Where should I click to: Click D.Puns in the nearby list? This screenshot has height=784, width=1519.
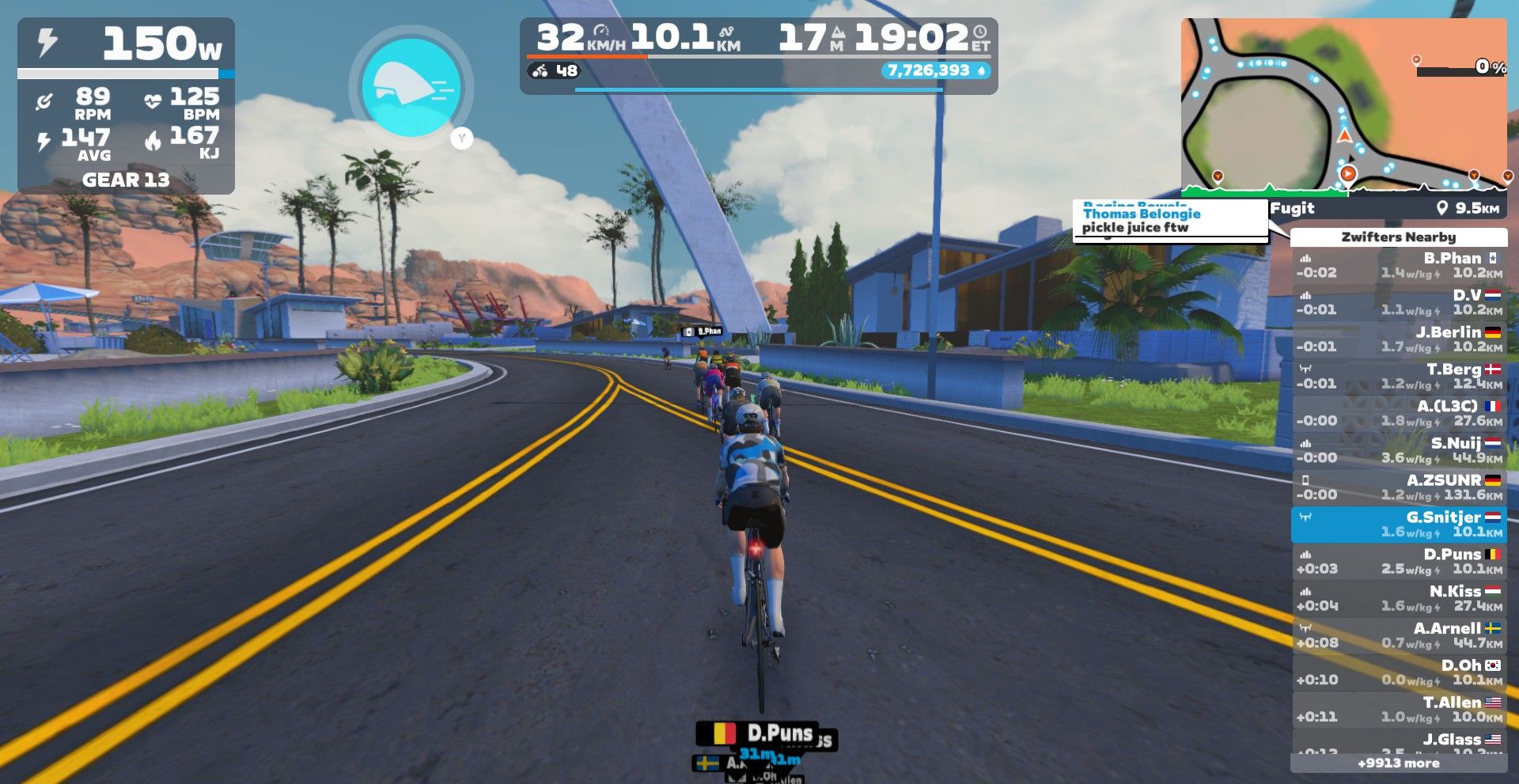(x=1398, y=561)
